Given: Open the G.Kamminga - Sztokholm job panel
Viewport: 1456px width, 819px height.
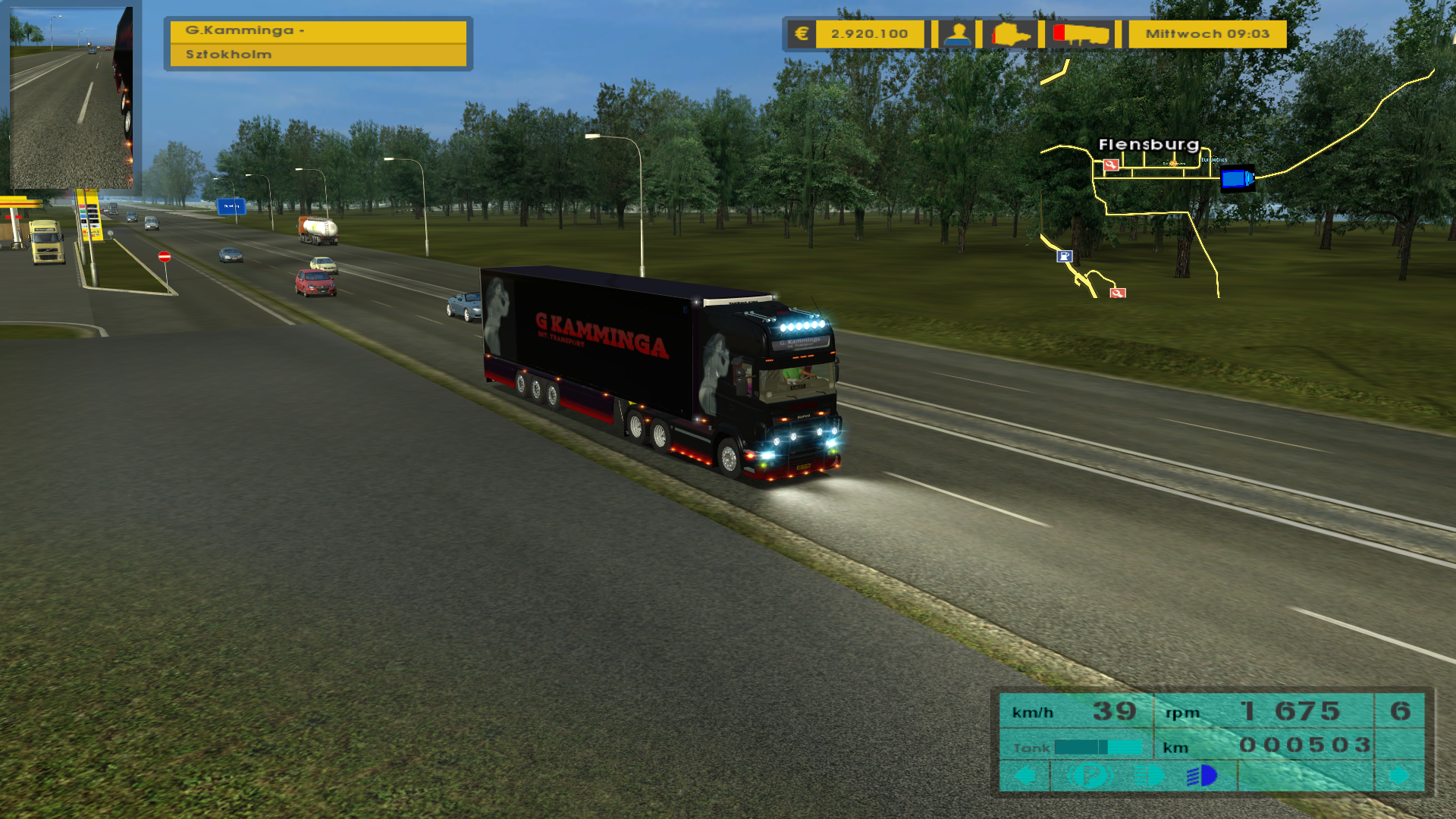Looking at the screenshot, I should click(318, 42).
